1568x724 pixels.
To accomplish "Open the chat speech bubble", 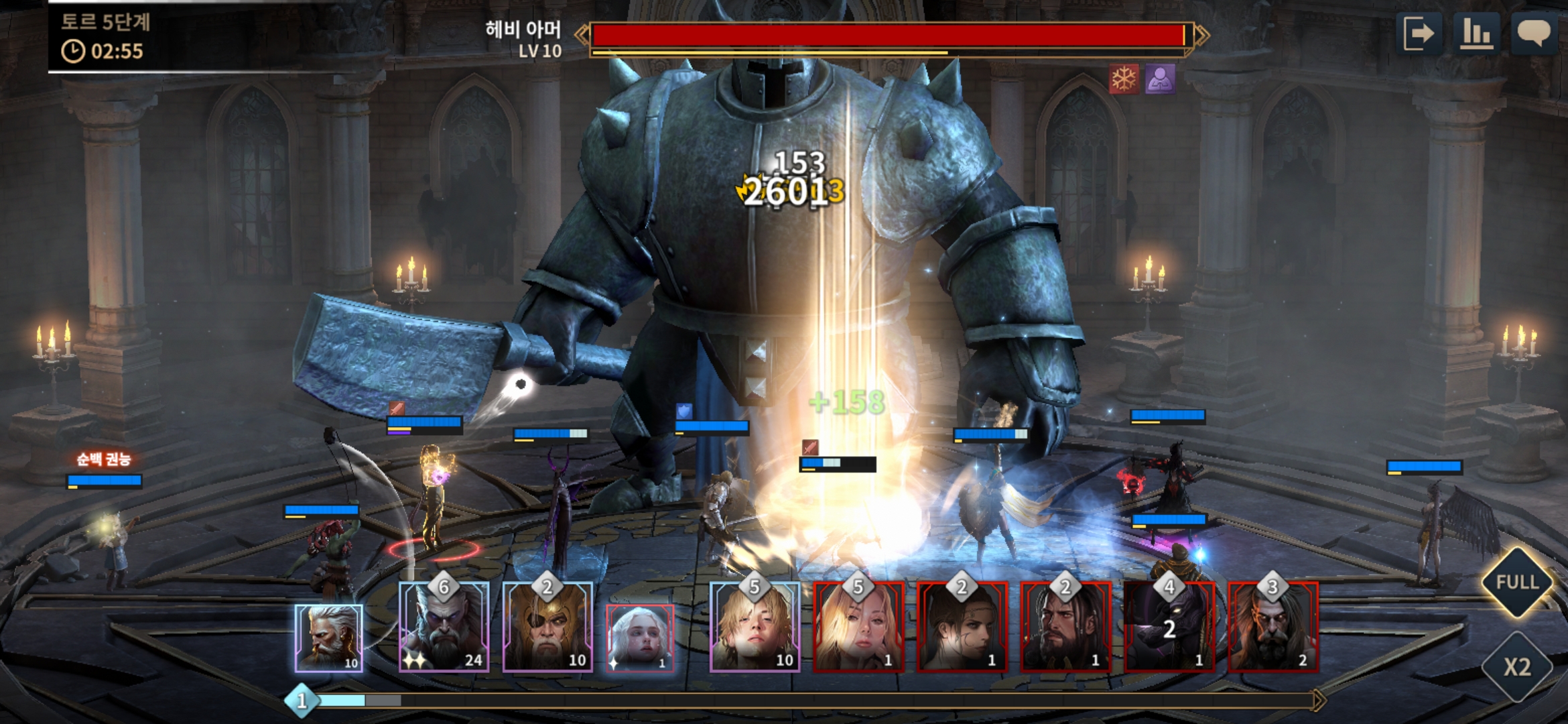I will tap(1533, 33).
